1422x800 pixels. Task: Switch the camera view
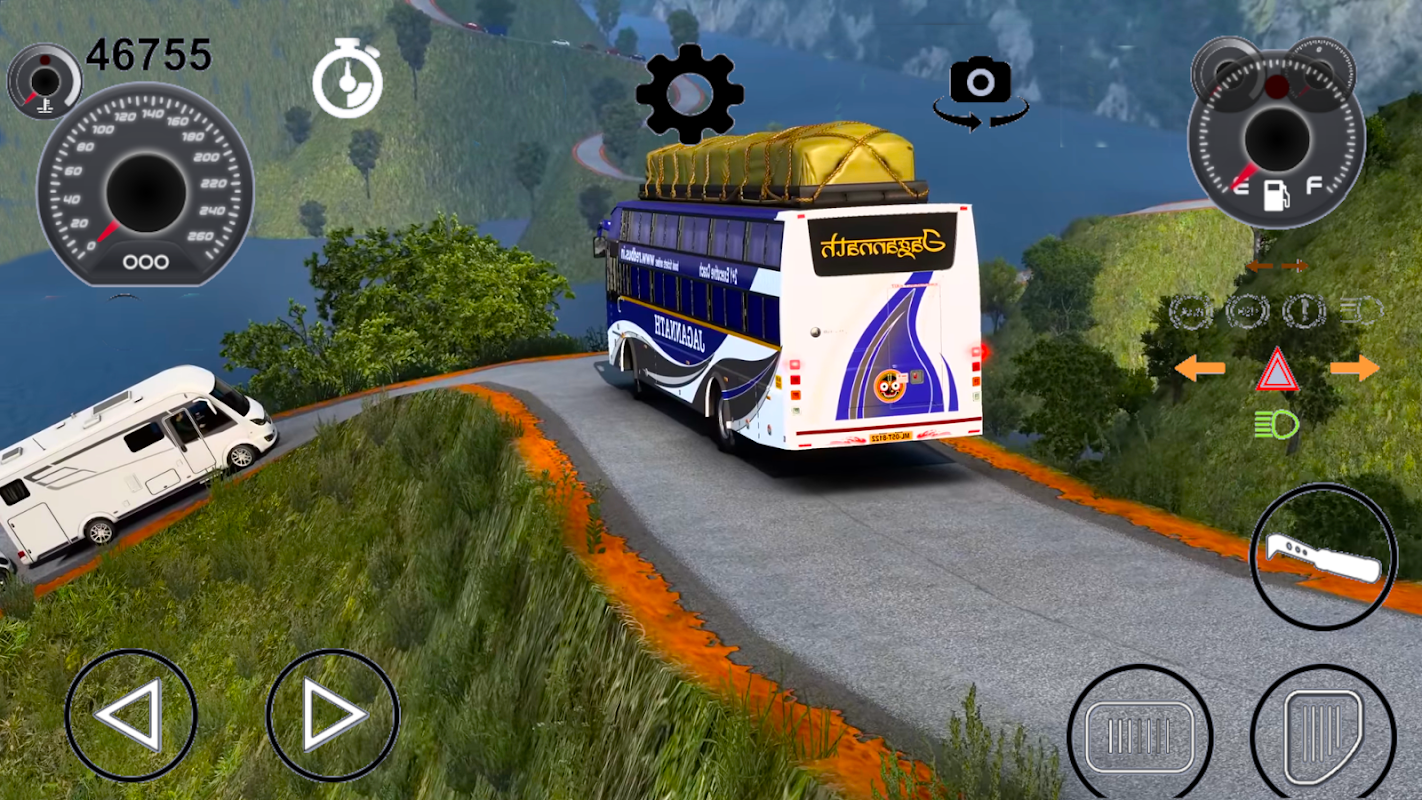pos(980,92)
